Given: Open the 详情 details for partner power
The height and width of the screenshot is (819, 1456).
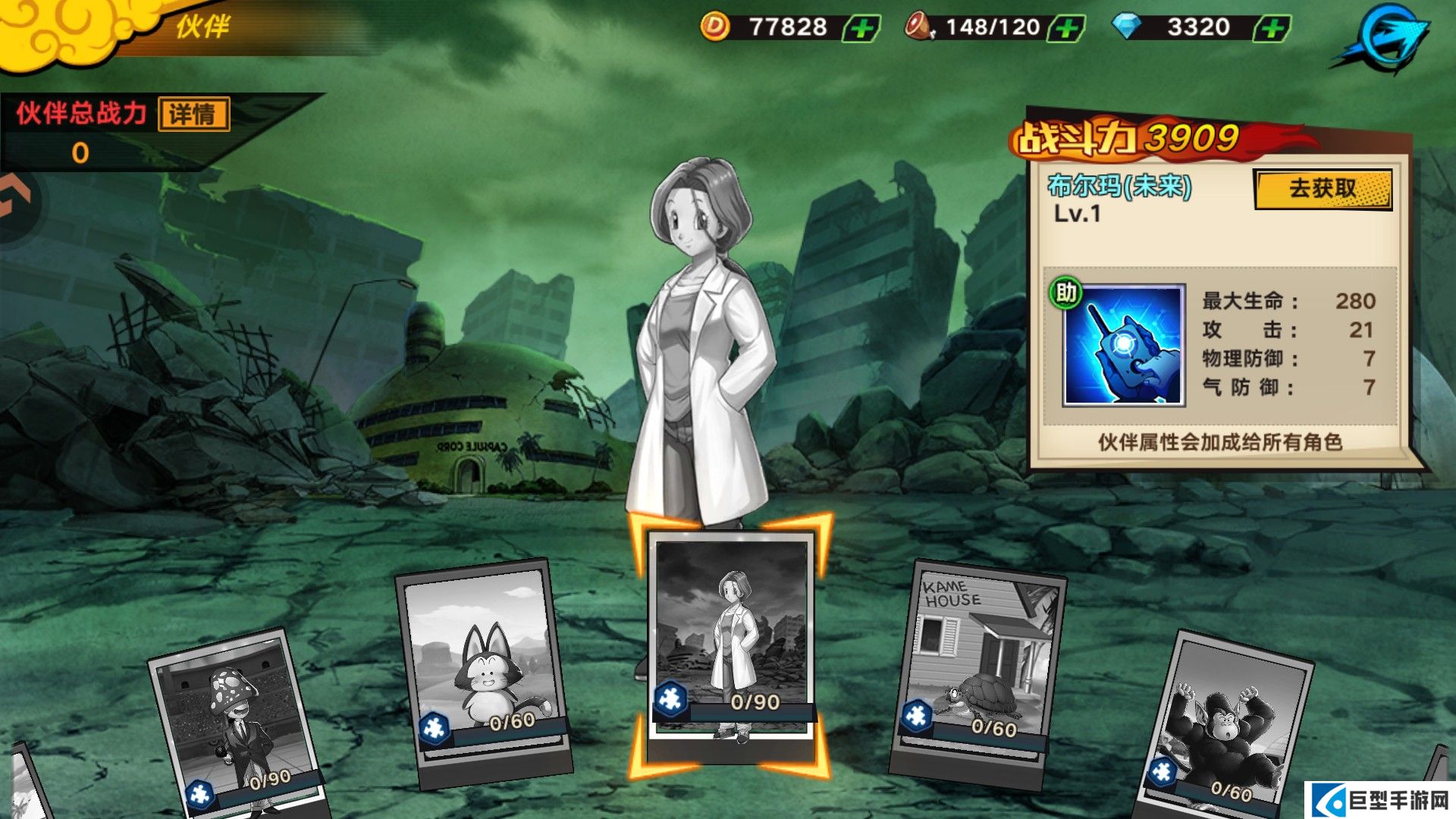Looking at the screenshot, I should click(x=193, y=115).
